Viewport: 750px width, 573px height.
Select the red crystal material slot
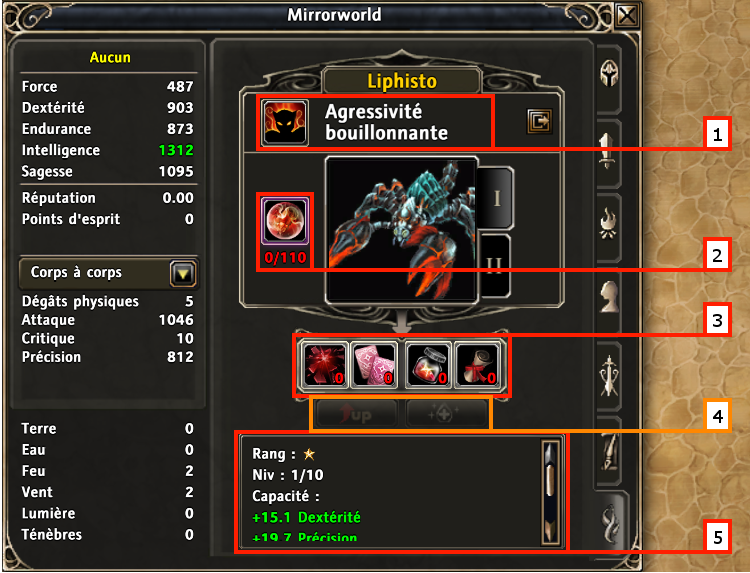pos(324,364)
